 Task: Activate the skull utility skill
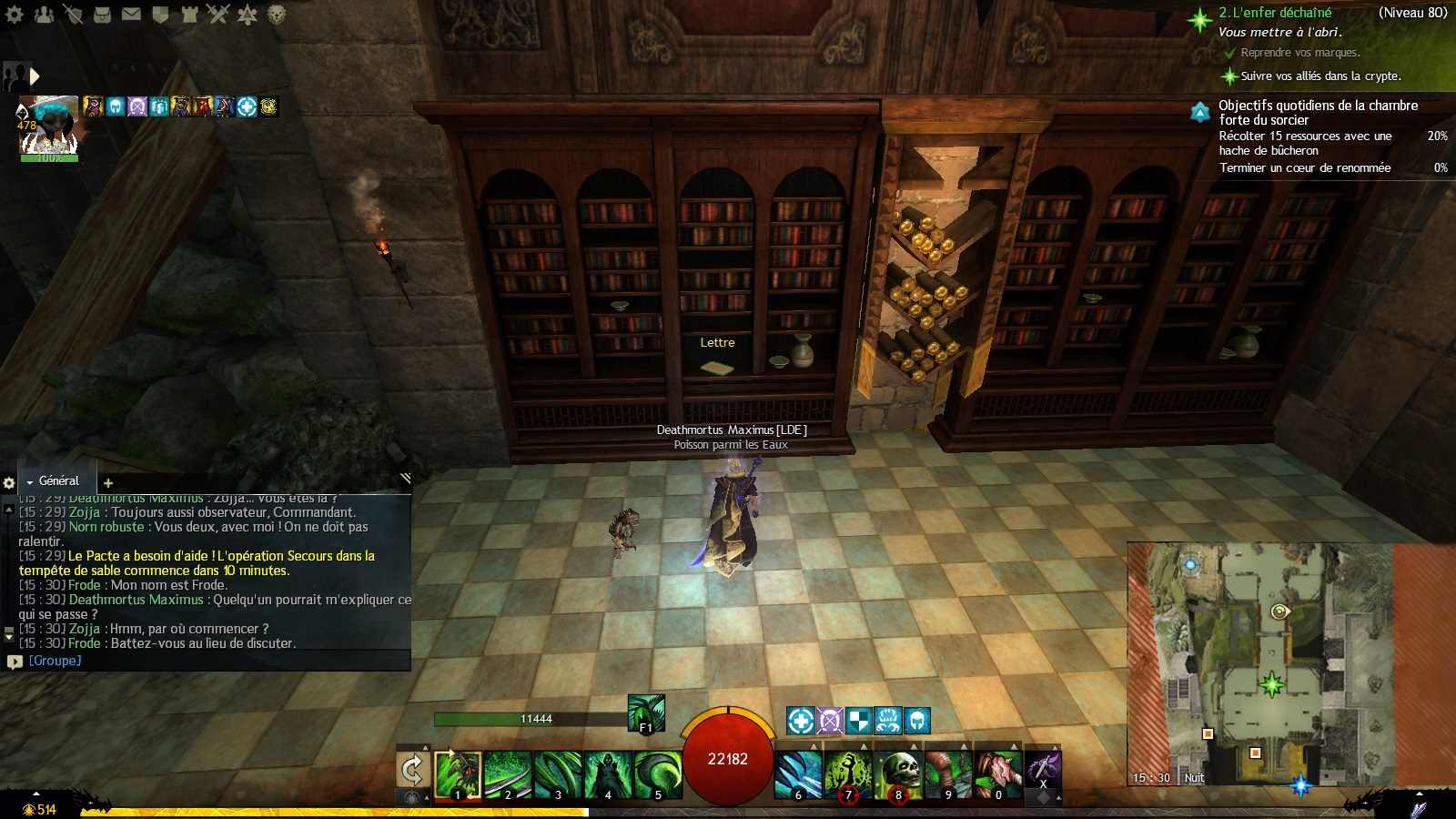(898, 774)
